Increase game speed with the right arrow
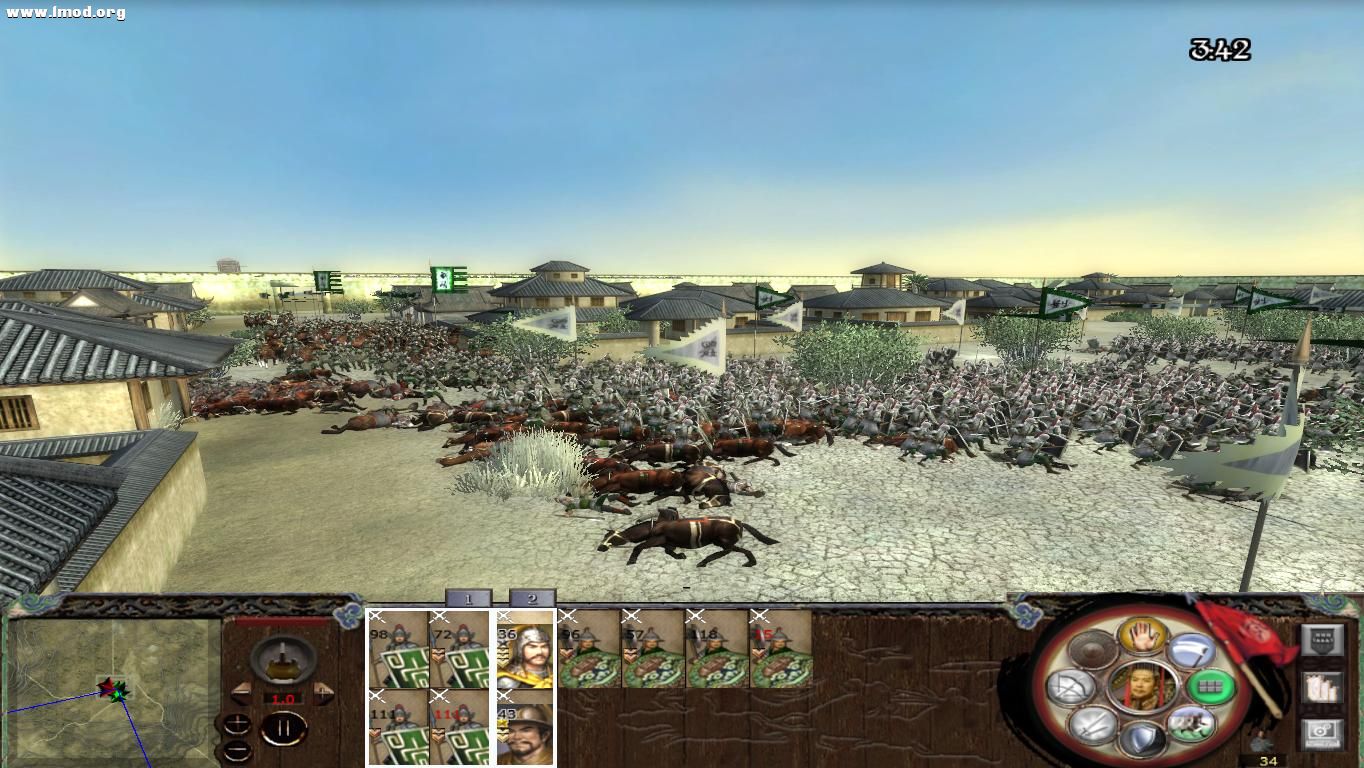The image size is (1364, 768). click(323, 692)
